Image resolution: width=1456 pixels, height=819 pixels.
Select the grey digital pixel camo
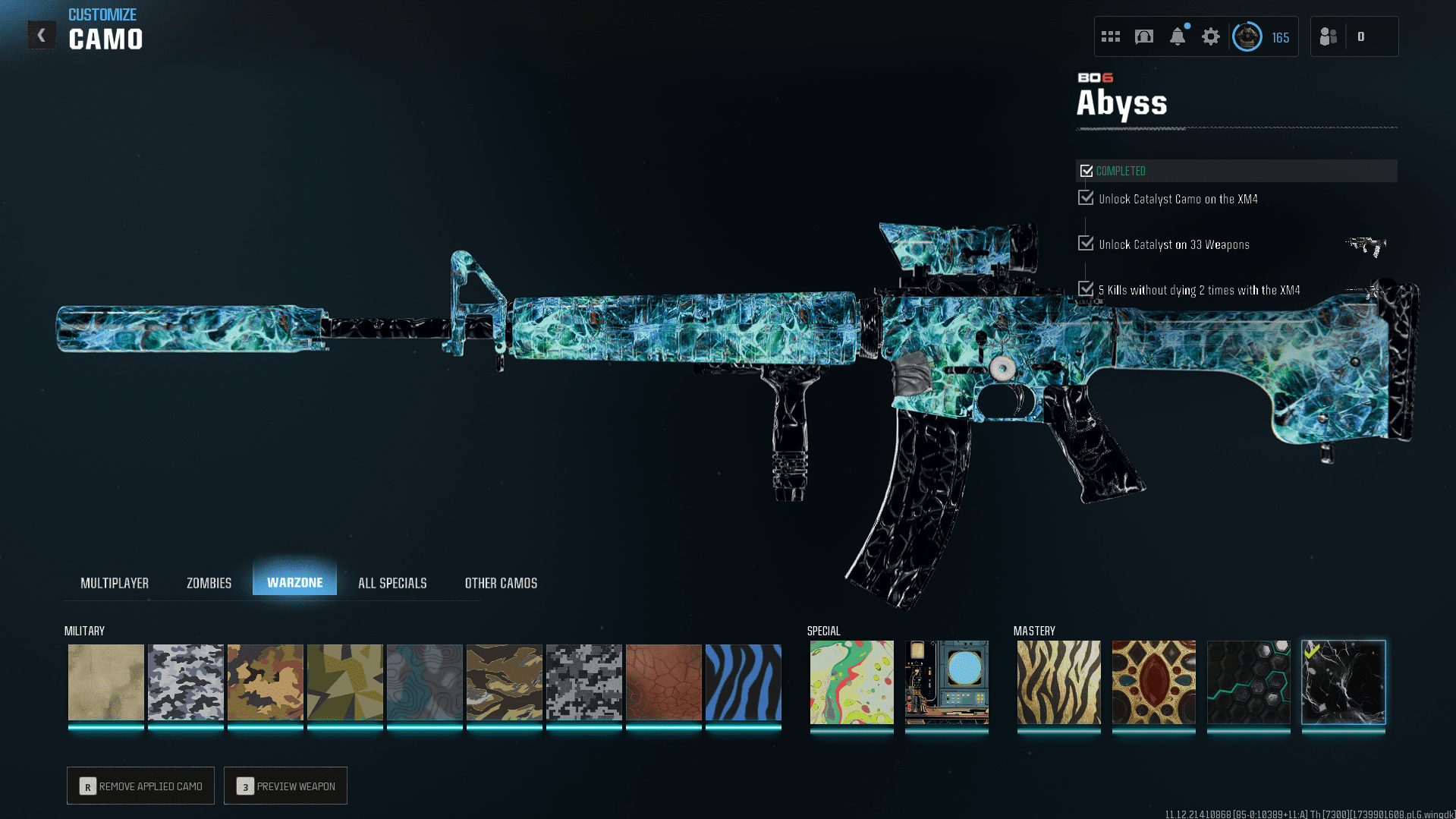pos(583,682)
